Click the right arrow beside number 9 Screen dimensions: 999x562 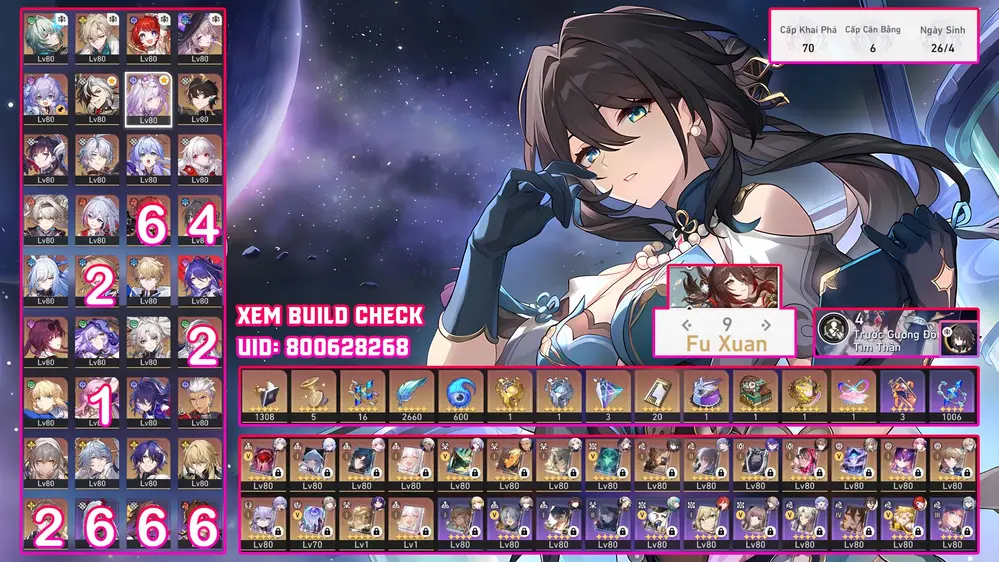point(765,324)
